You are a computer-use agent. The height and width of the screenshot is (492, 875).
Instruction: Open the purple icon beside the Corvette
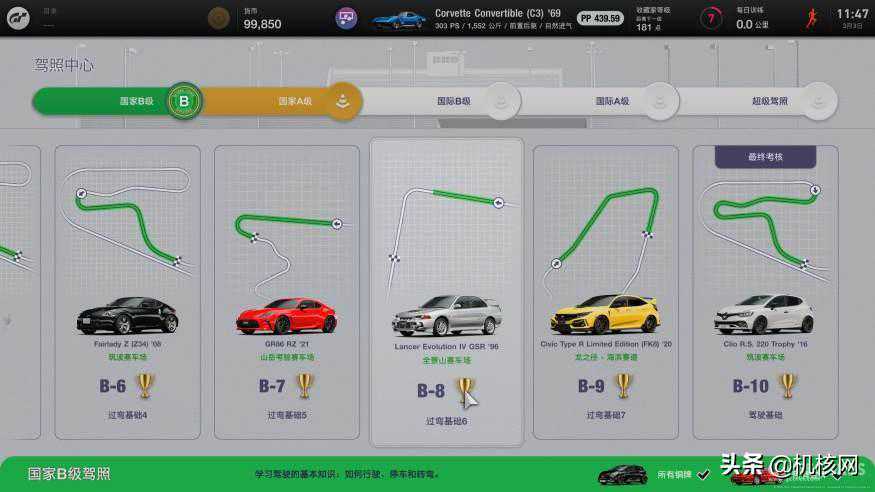(347, 18)
